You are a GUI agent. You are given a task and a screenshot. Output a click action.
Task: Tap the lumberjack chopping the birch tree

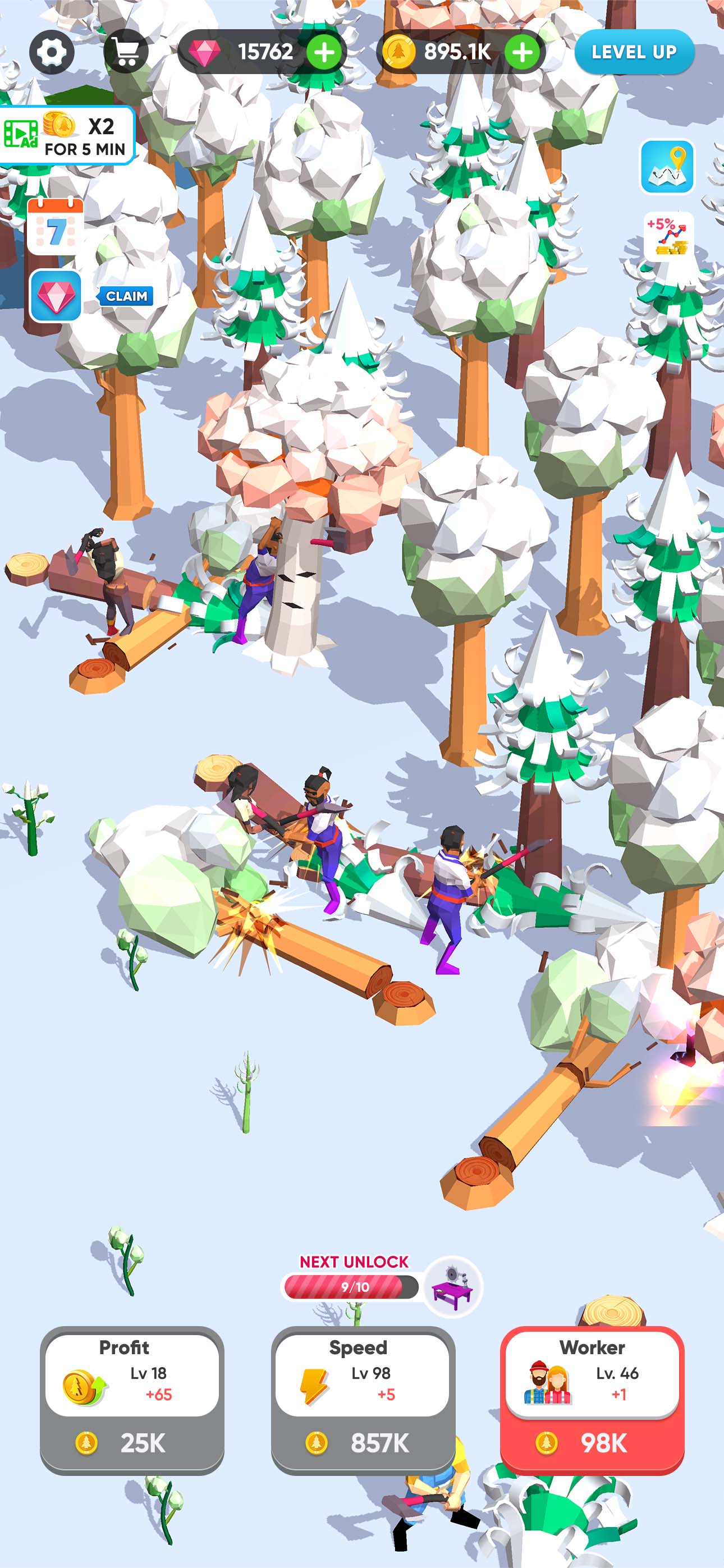[x=263, y=578]
